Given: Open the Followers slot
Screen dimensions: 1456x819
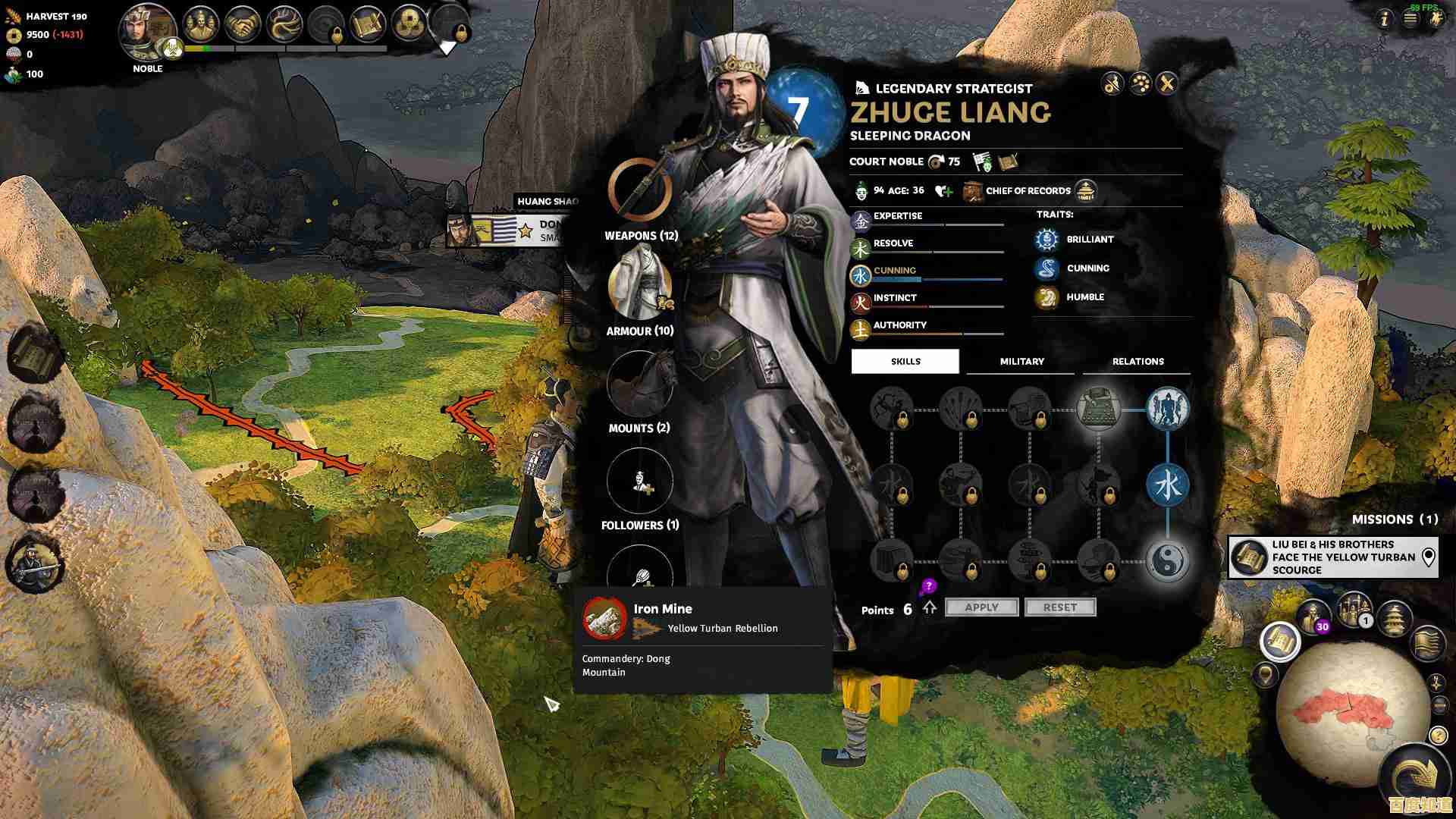Looking at the screenshot, I should point(640,481).
